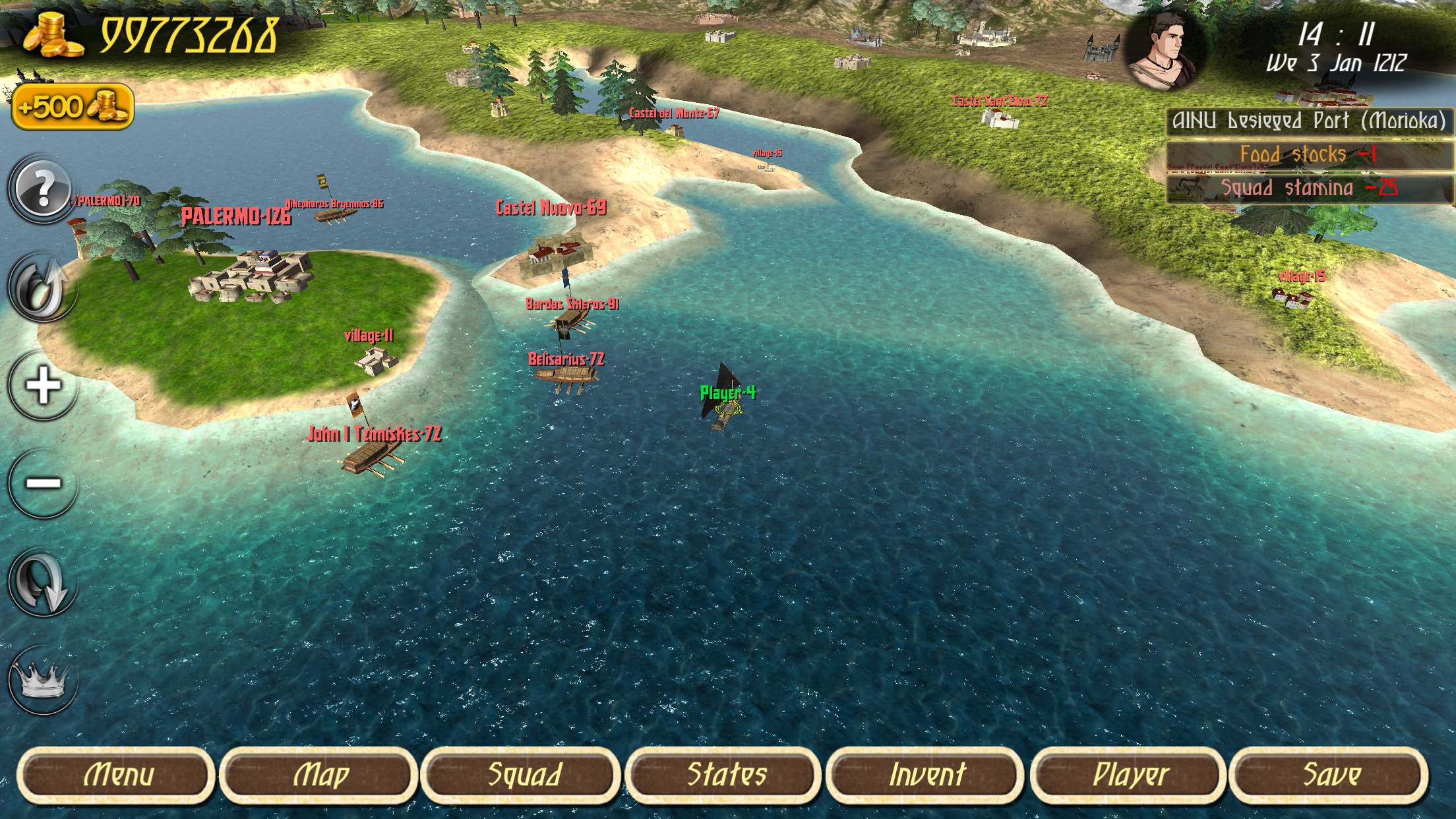Select the Food stocks warning message
Viewport: 1456px width, 819px height.
1310,155
